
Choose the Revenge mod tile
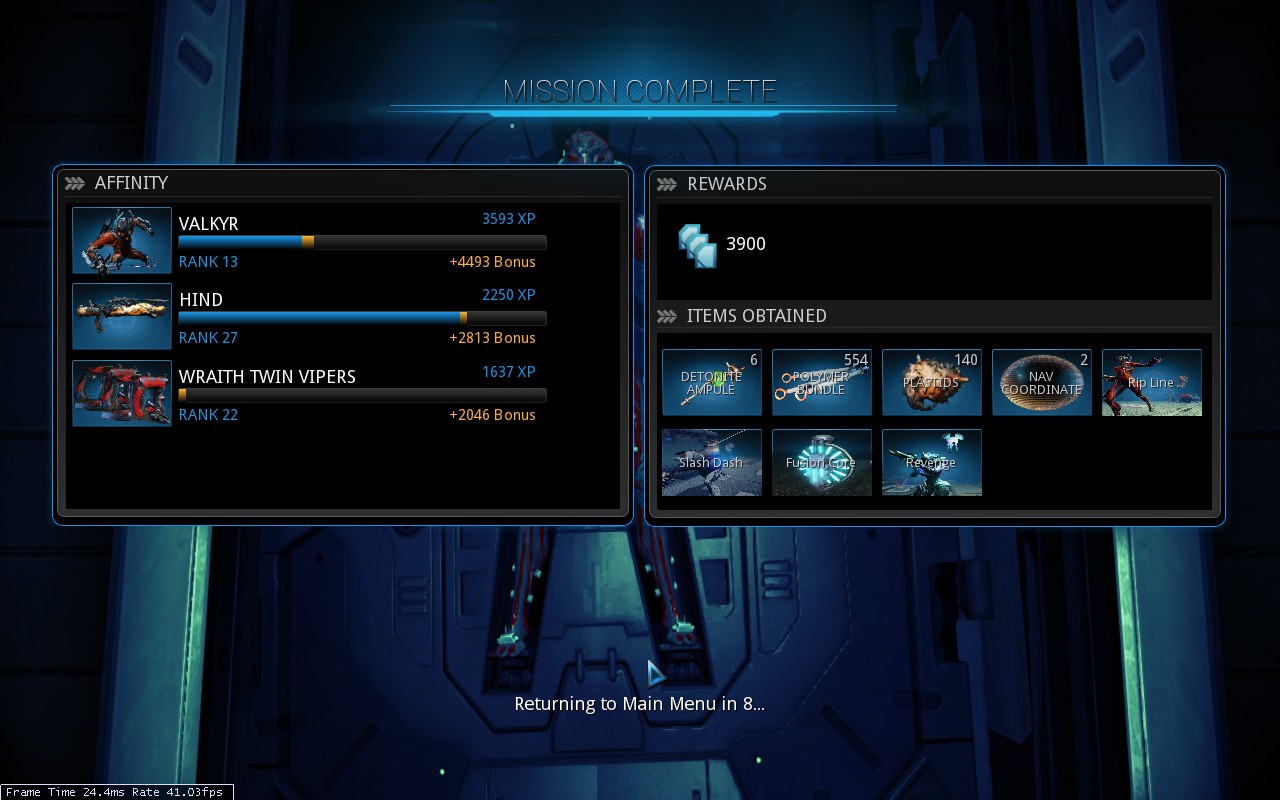pos(932,462)
